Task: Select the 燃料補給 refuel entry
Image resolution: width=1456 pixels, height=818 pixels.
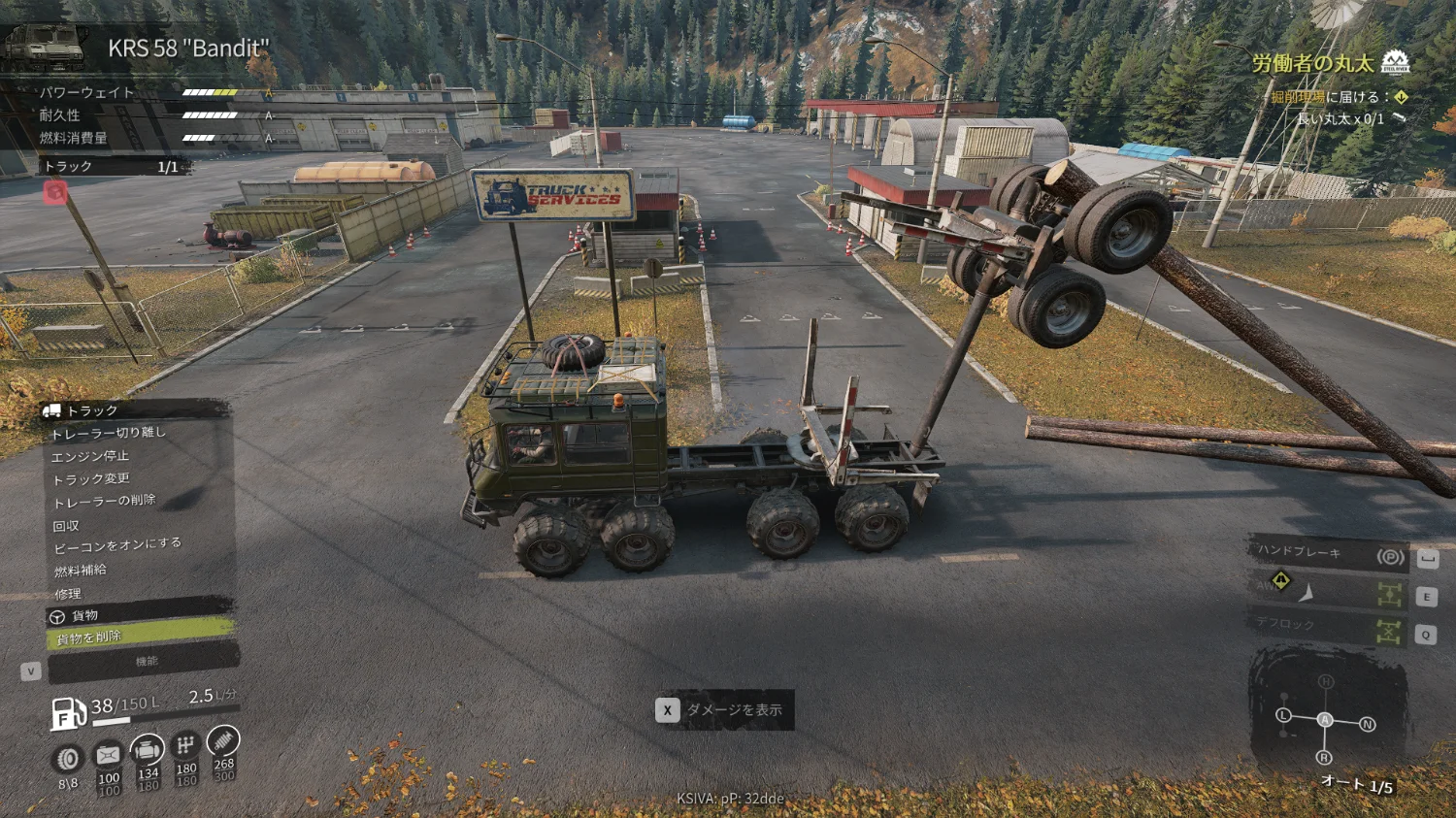Action: 81,571
